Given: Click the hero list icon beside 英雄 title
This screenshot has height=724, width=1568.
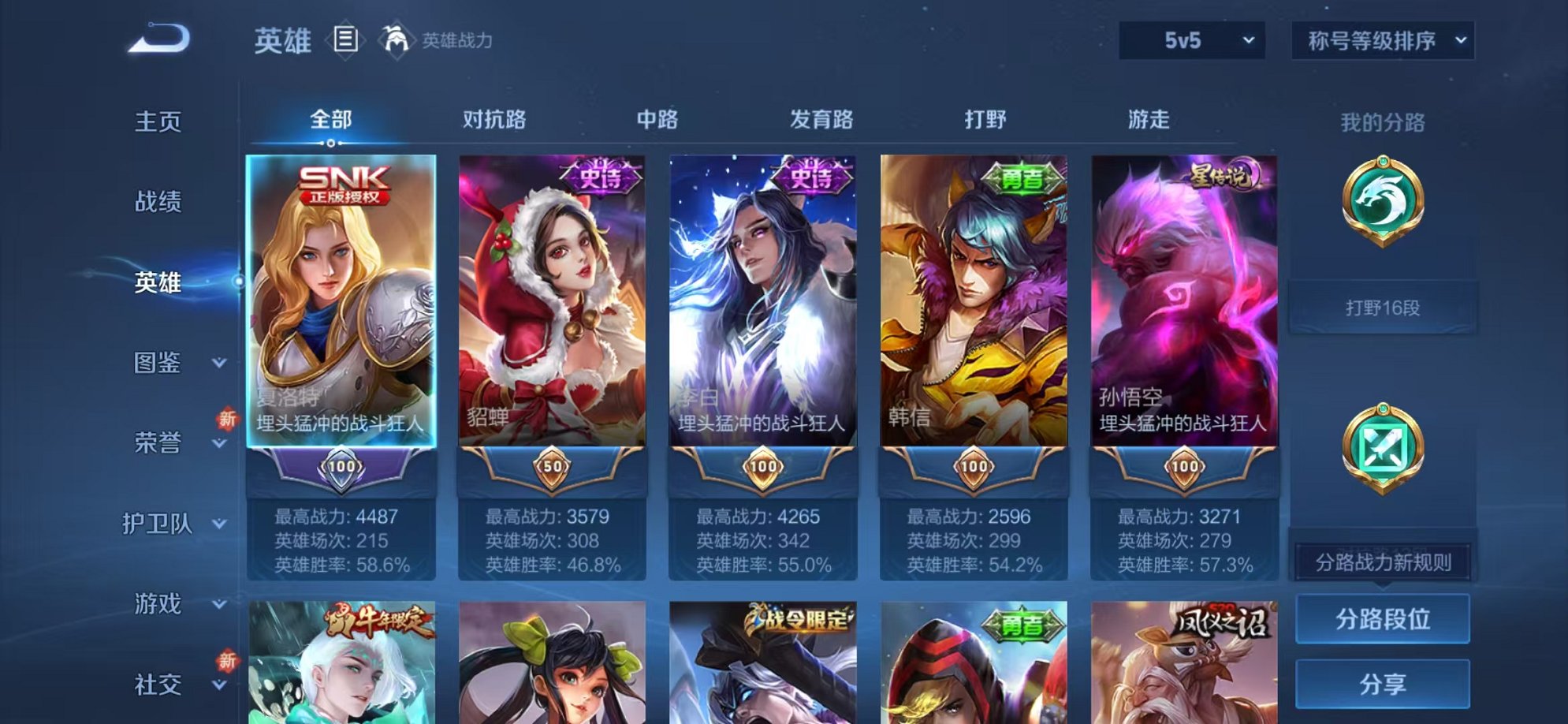Looking at the screenshot, I should coord(347,37).
